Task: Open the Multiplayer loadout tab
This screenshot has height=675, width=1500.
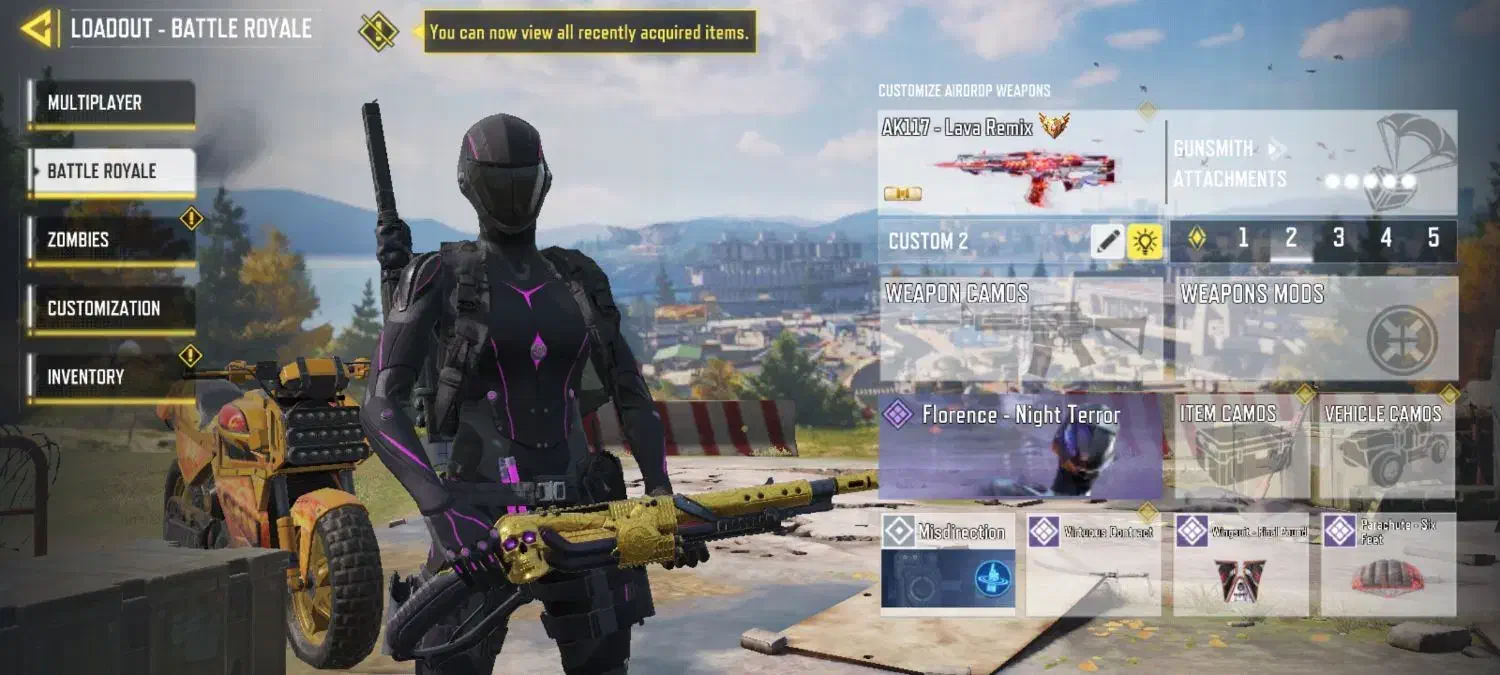Action: pos(110,104)
